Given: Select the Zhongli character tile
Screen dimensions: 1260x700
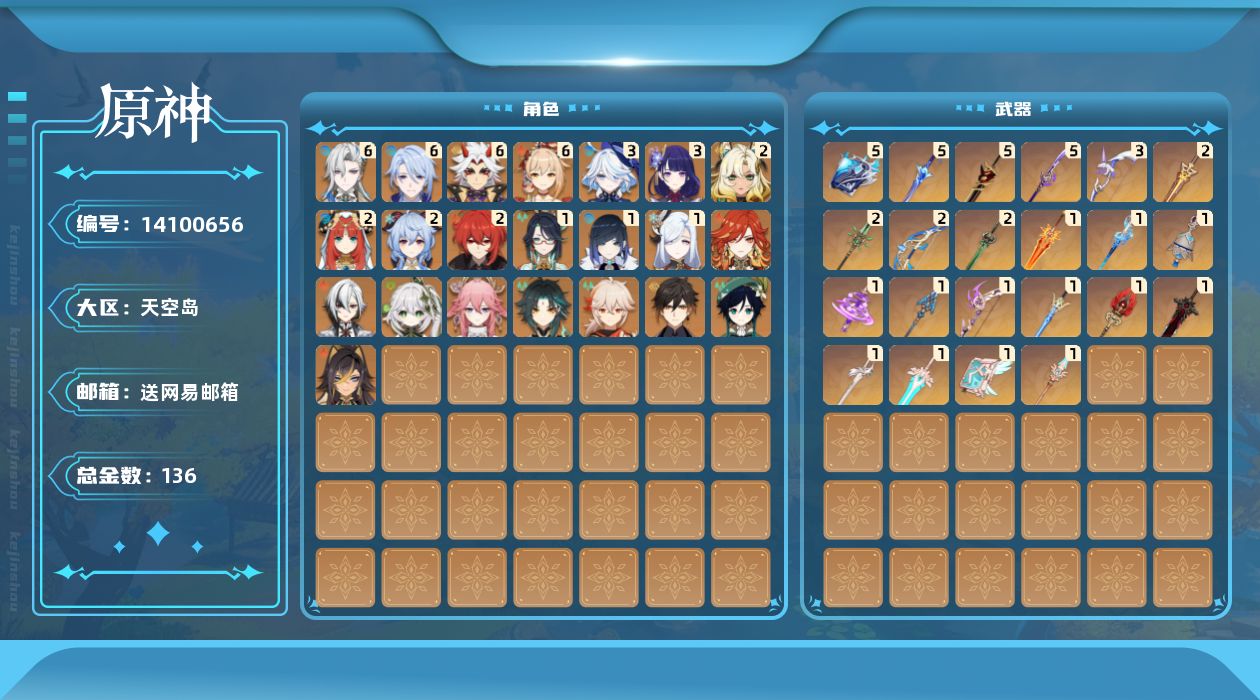Looking at the screenshot, I should pyautogui.click(x=676, y=307).
